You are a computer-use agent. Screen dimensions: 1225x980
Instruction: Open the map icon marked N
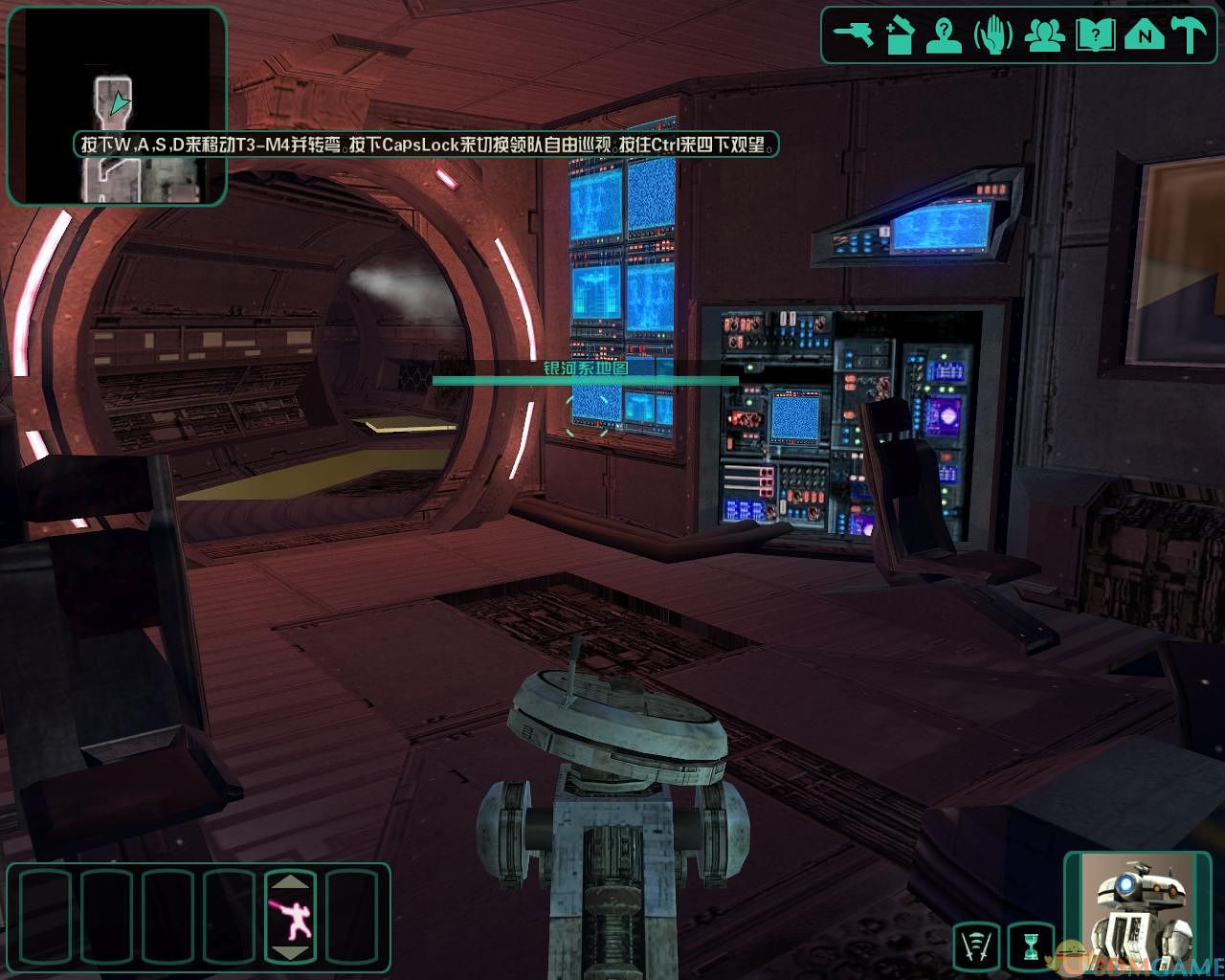(1144, 36)
